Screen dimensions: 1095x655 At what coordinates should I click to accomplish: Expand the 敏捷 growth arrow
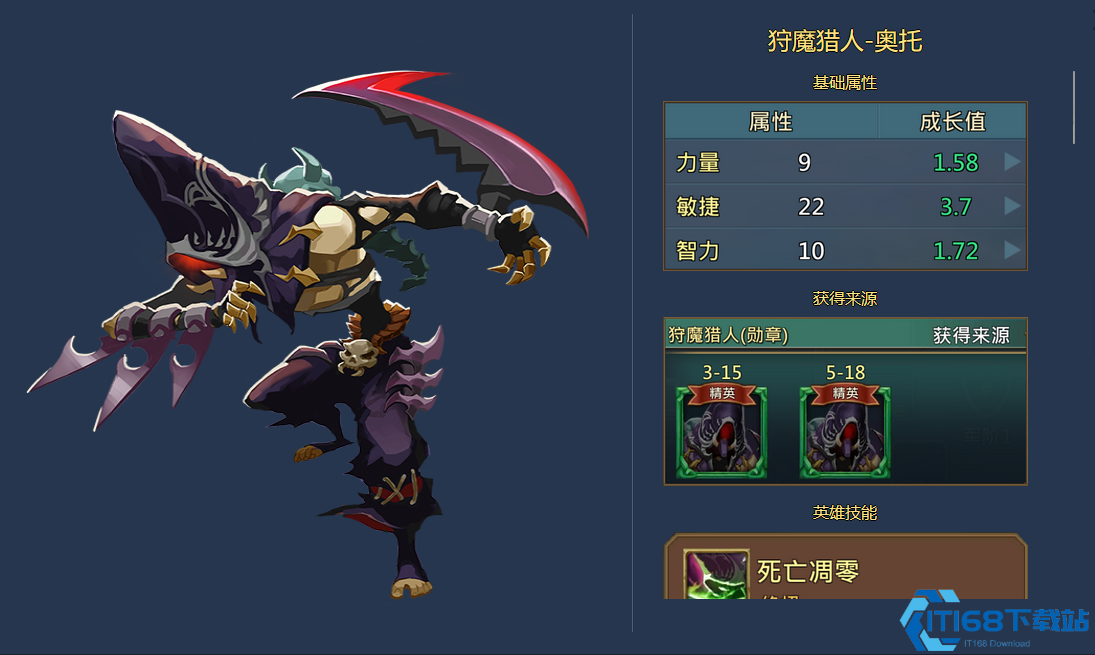pos(1012,206)
